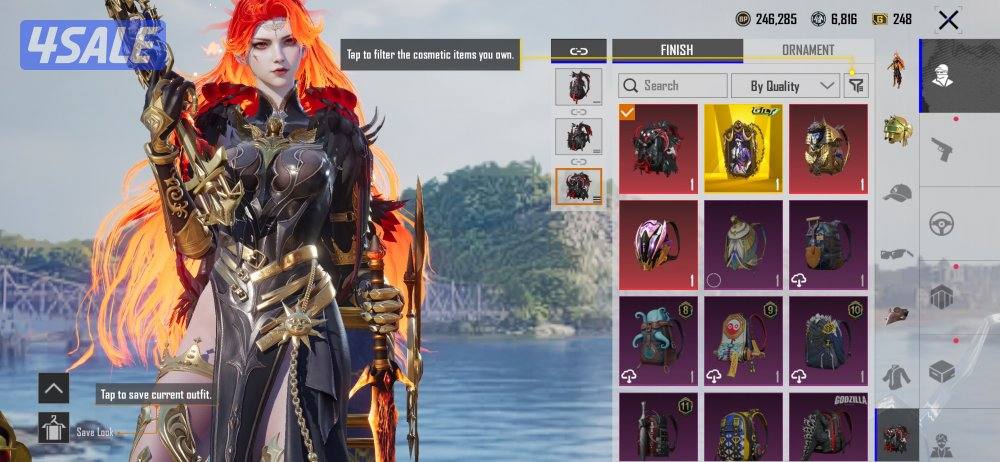Select the purple helmet-shaped backpack skin
The image size is (1000, 462).
click(658, 244)
